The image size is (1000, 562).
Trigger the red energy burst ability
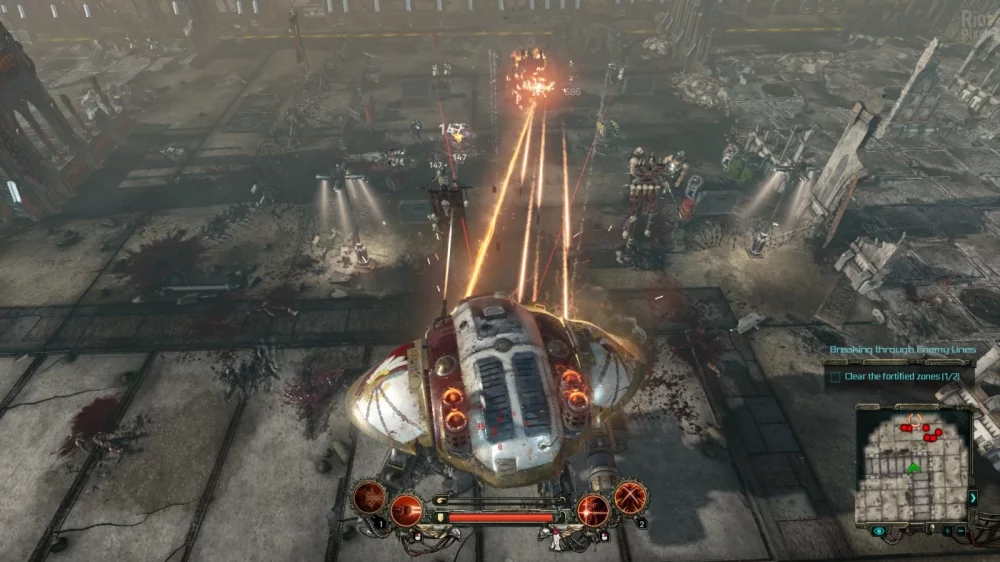[593, 509]
